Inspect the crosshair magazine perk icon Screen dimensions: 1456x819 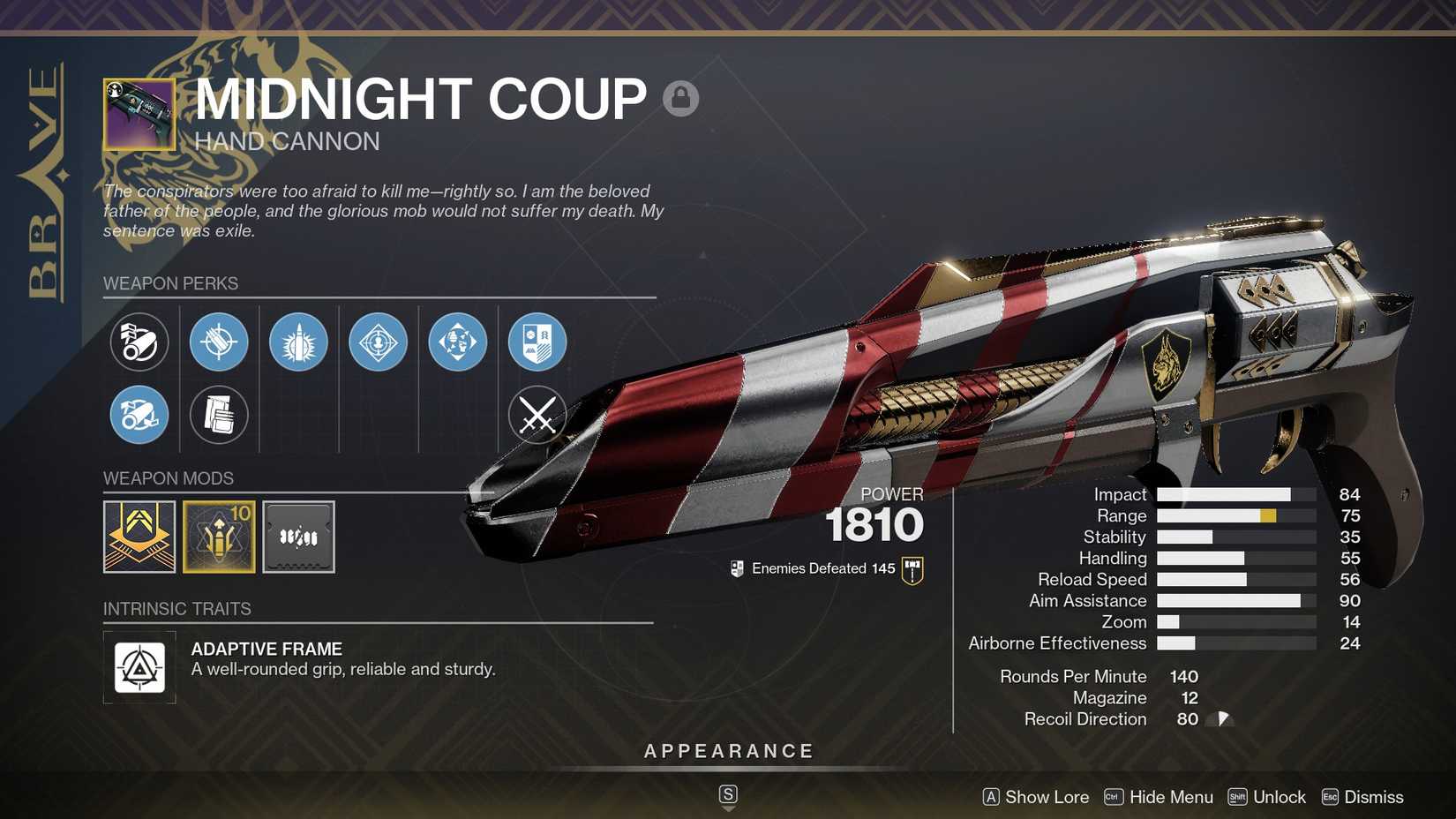click(219, 342)
